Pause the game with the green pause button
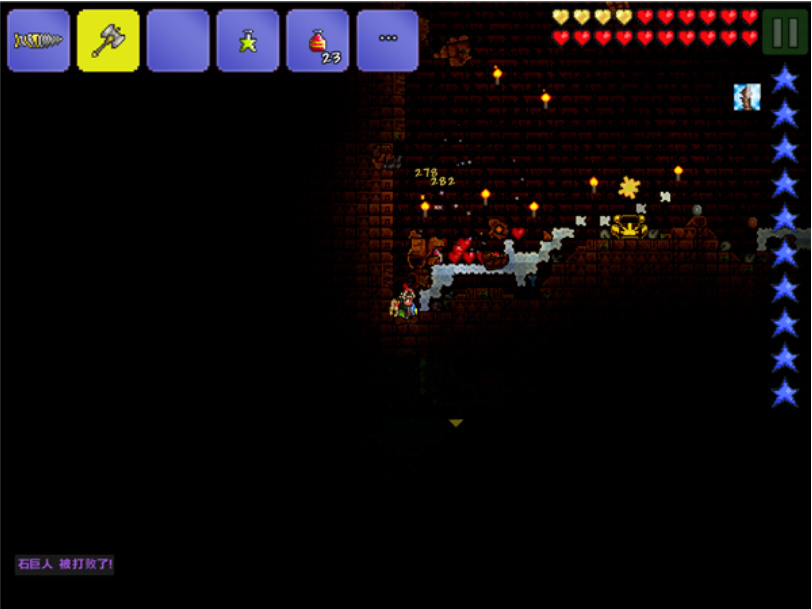The image size is (812, 609). pyautogui.click(x=784, y=31)
